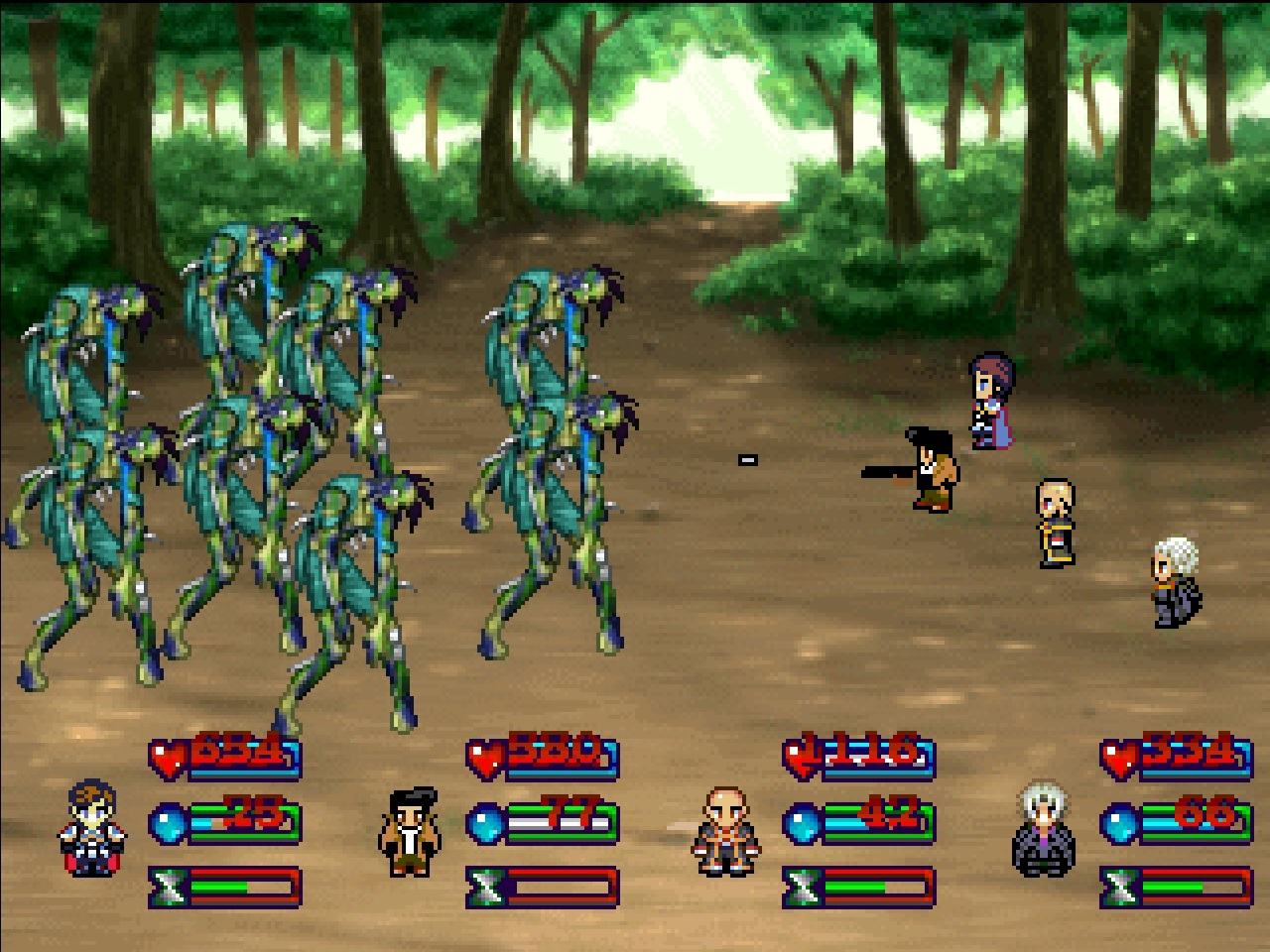Select the bald monk portrait in status bar
This screenshot has width=1270, height=952.
[726, 831]
